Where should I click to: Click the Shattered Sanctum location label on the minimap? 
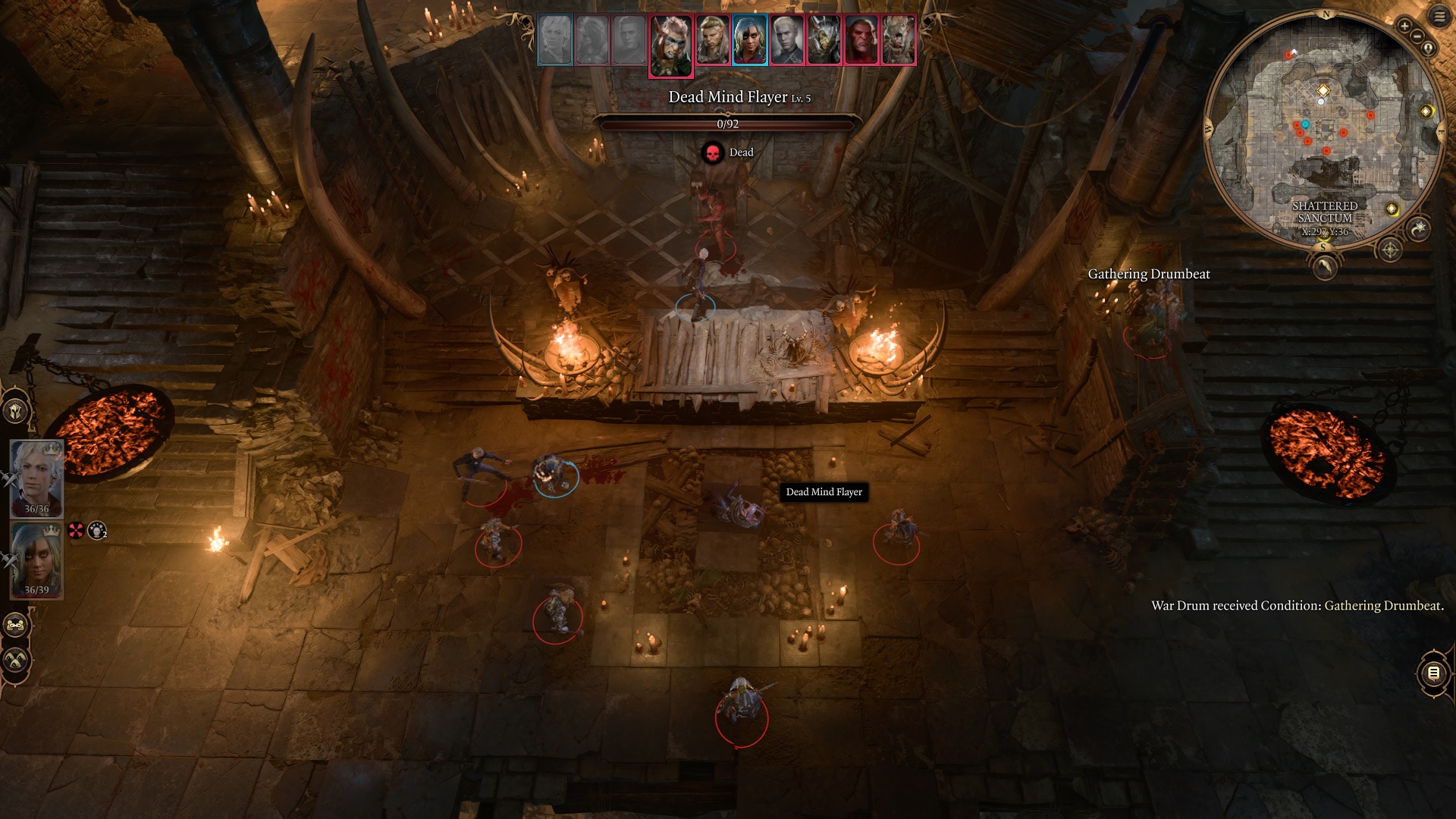[1326, 212]
